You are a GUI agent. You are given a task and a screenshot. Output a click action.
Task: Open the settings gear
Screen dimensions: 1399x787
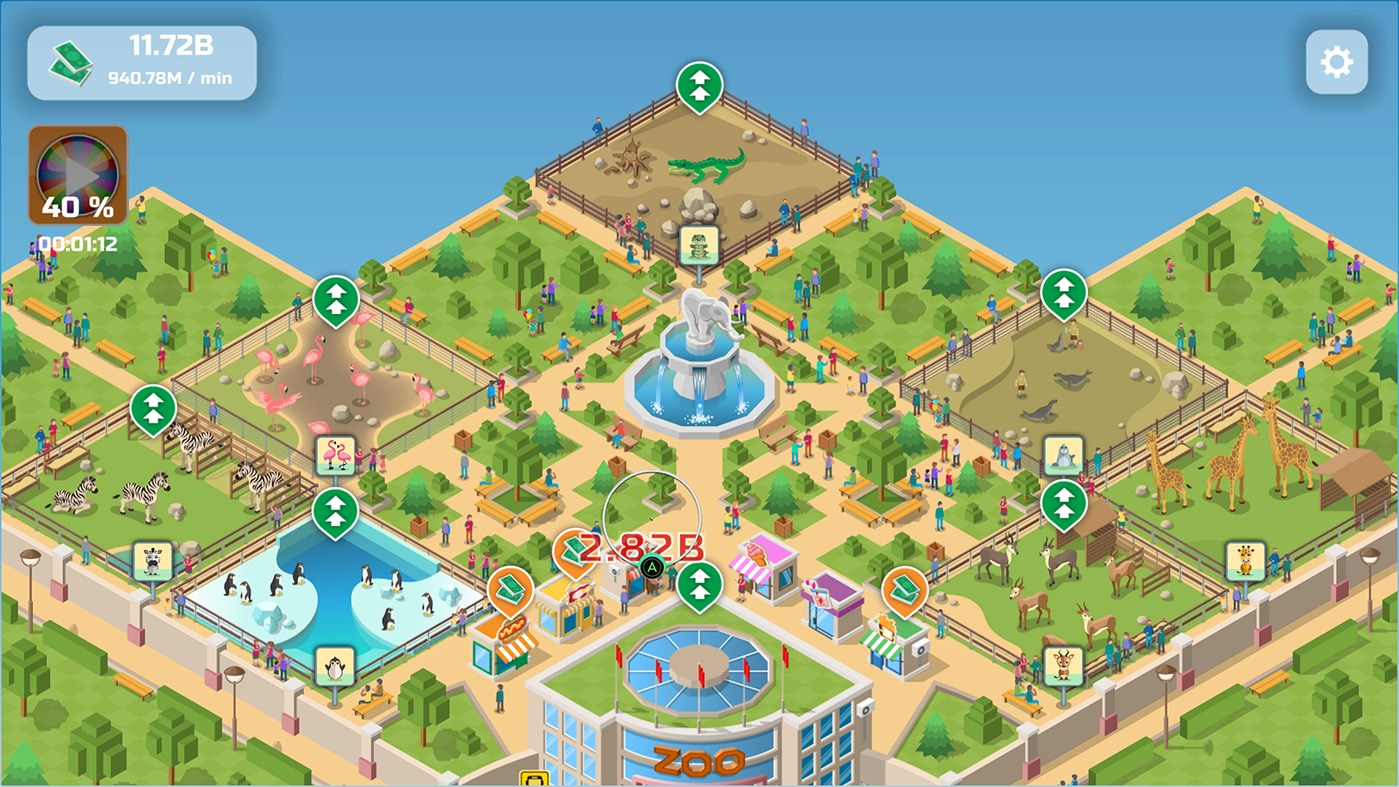(1335, 60)
